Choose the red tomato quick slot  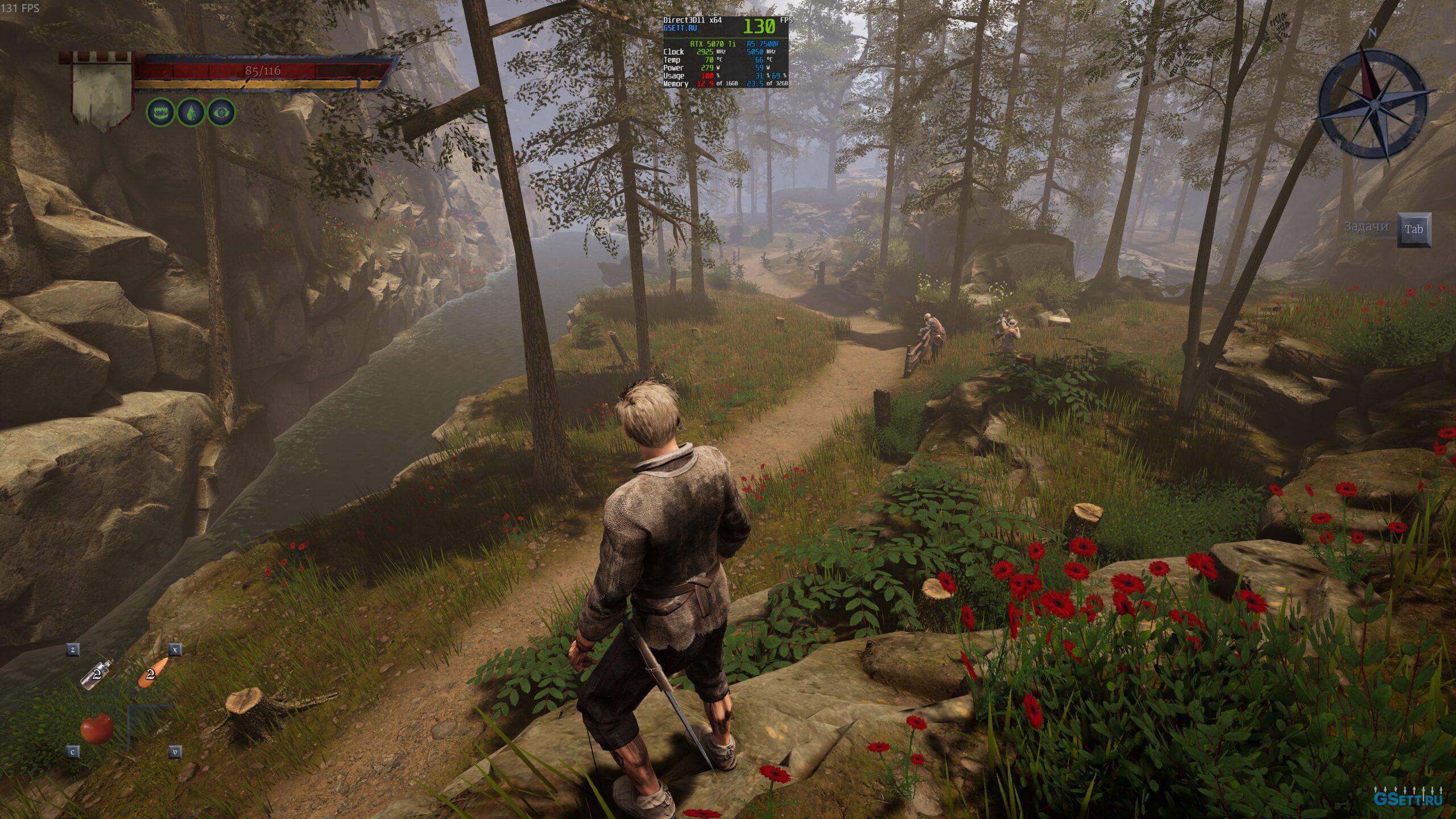[97, 729]
